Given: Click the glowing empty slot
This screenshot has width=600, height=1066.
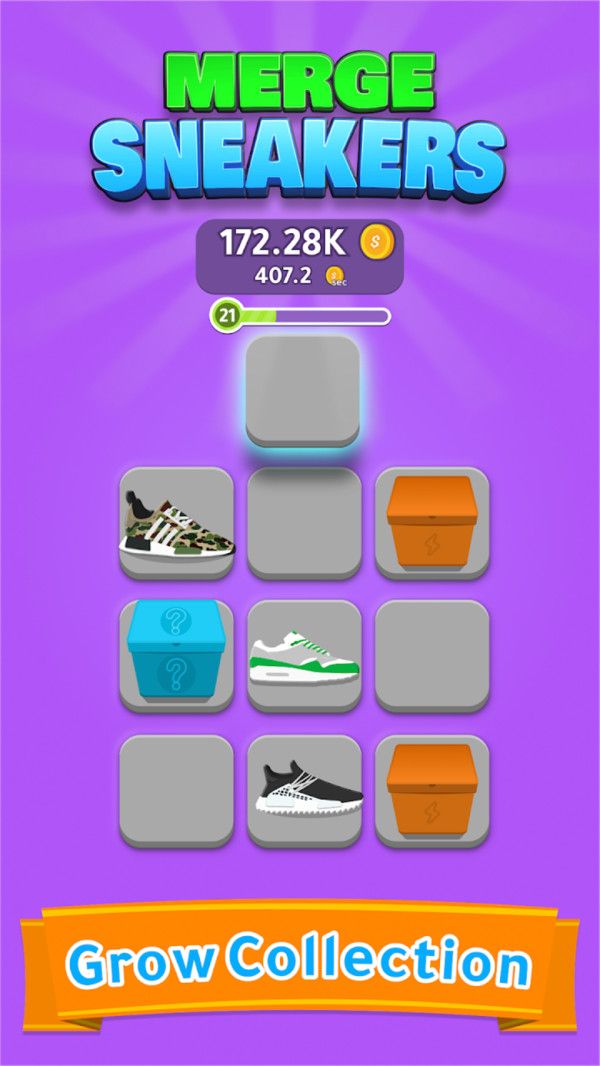Looking at the screenshot, I should click(x=302, y=390).
